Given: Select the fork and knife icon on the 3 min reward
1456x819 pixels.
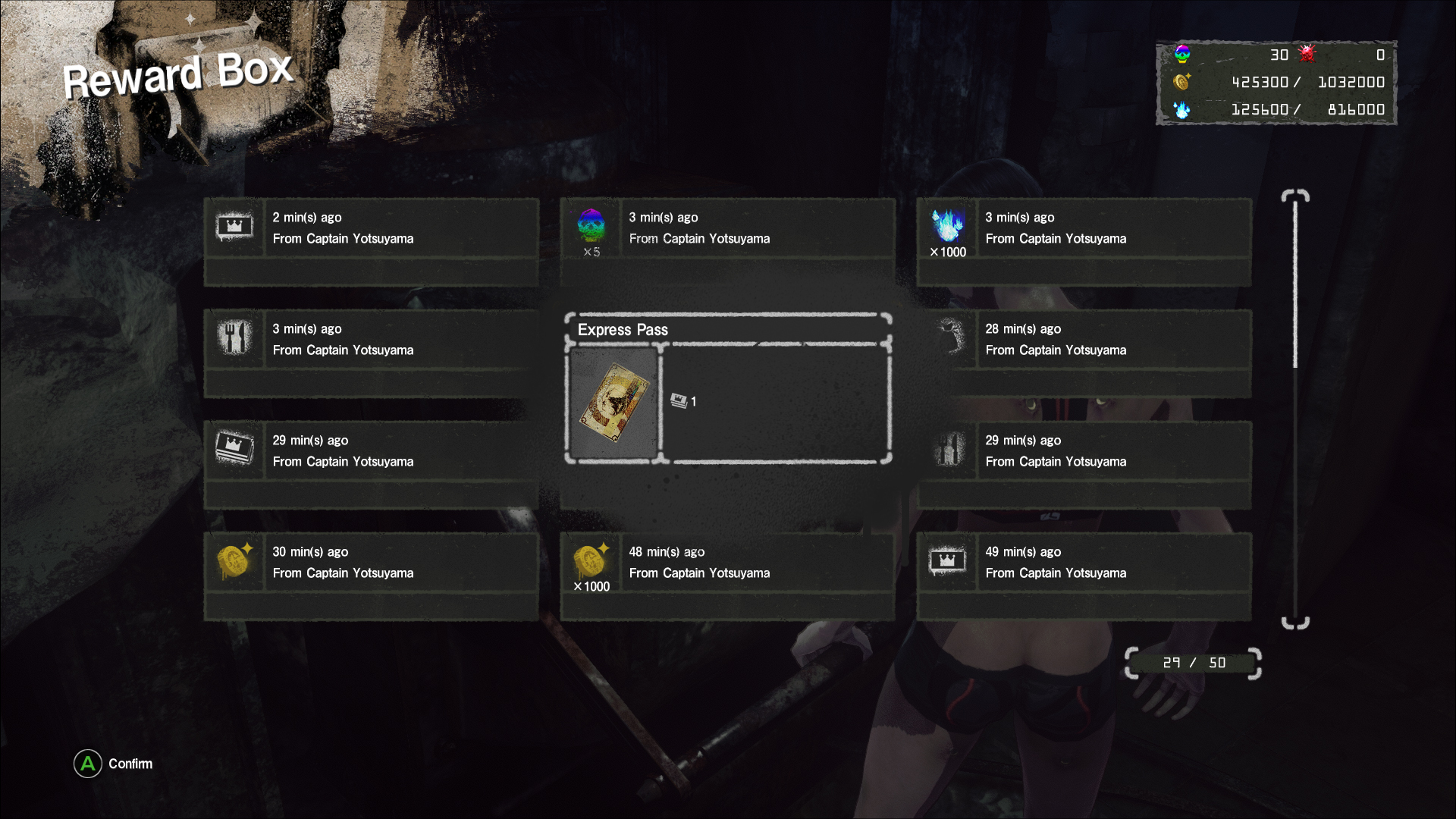Looking at the screenshot, I should pyautogui.click(x=234, y=339).
